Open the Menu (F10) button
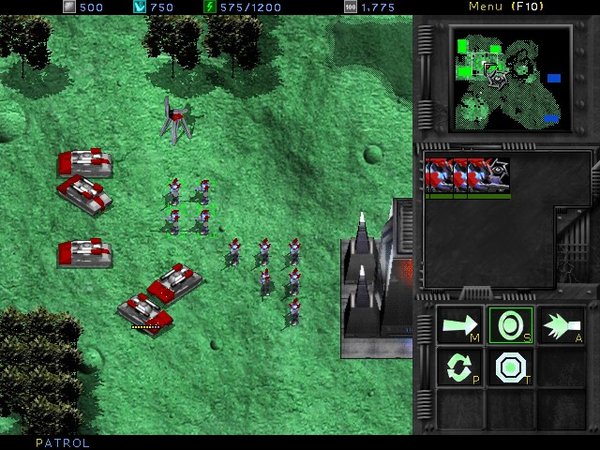 click(508, 7)
